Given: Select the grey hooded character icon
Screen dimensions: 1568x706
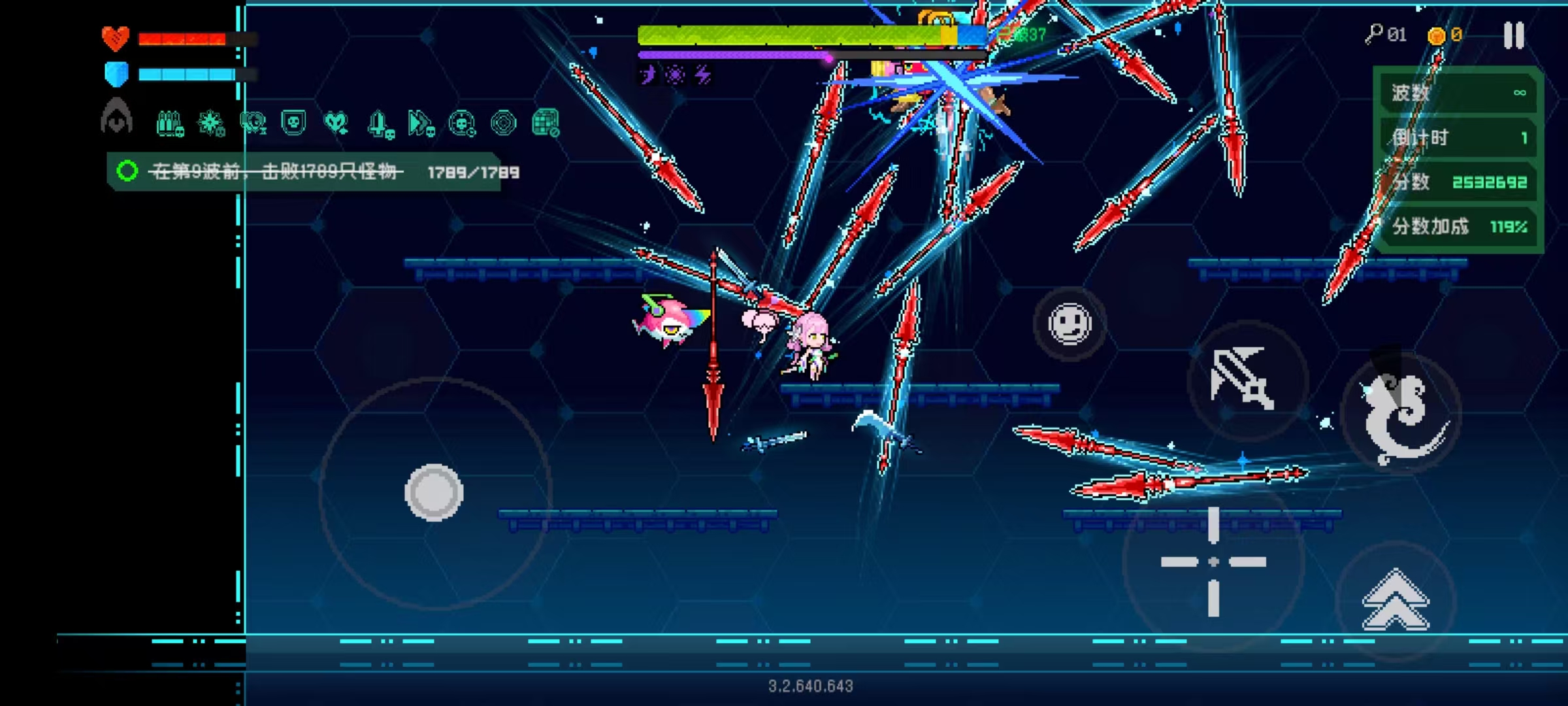Looking at the screenshot, I should coord(117,116).
